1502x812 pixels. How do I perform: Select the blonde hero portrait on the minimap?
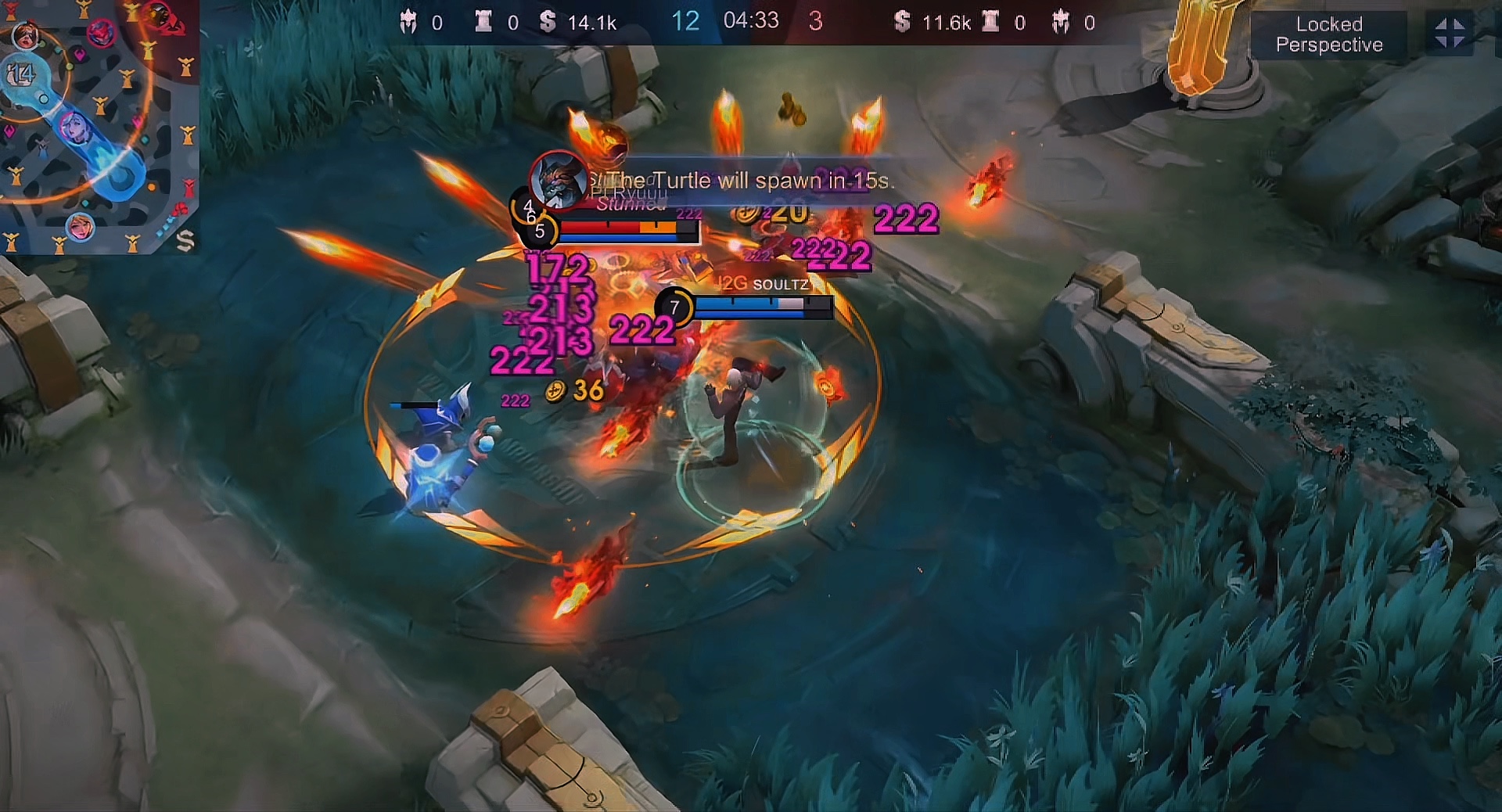coord(80,227)
